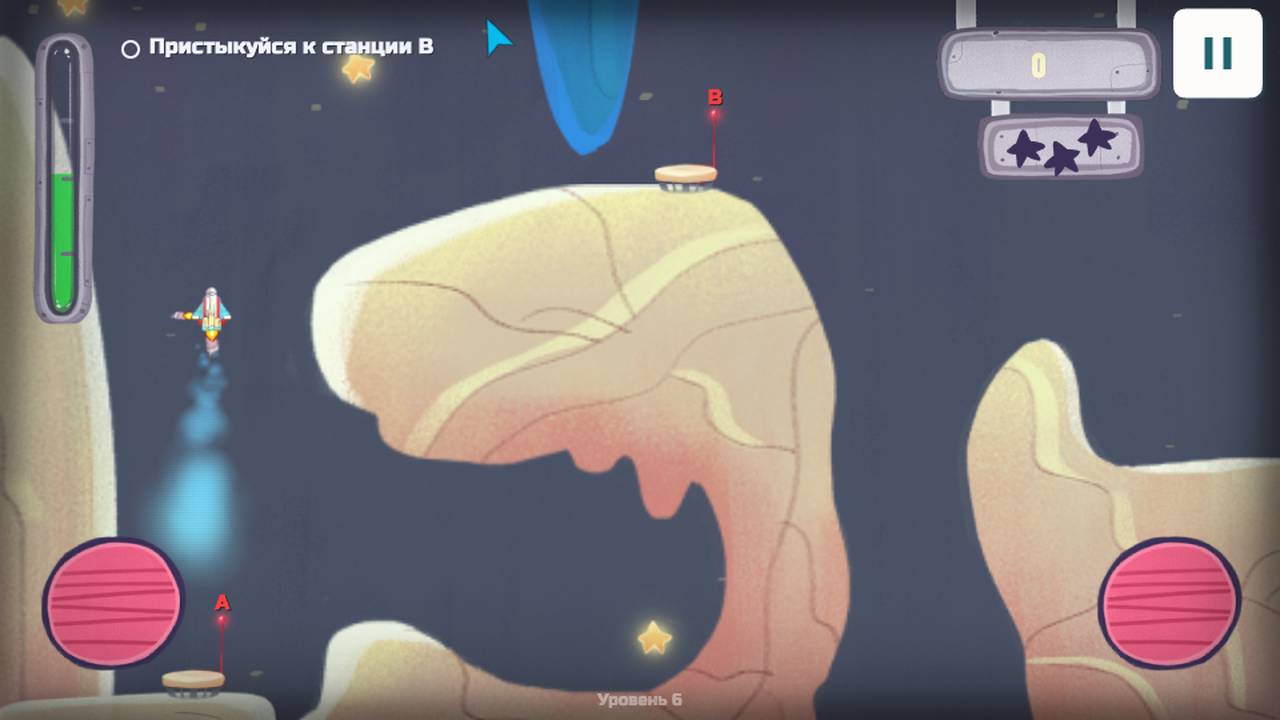The width and height of the screenshot is (1280, 720).
Task: Click the landing pad below station B
Action: [685, 174]
